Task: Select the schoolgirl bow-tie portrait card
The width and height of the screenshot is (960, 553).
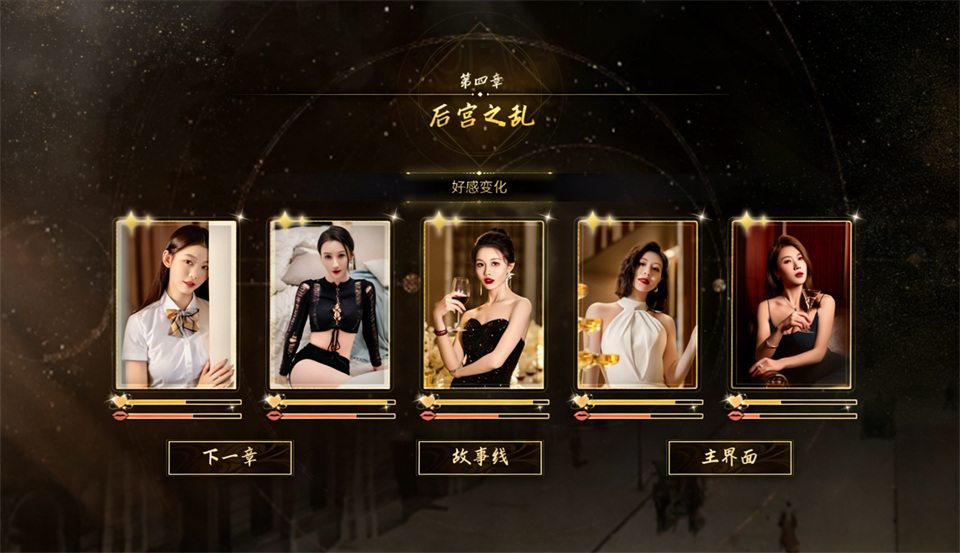Action: click(x=176, y=304)
